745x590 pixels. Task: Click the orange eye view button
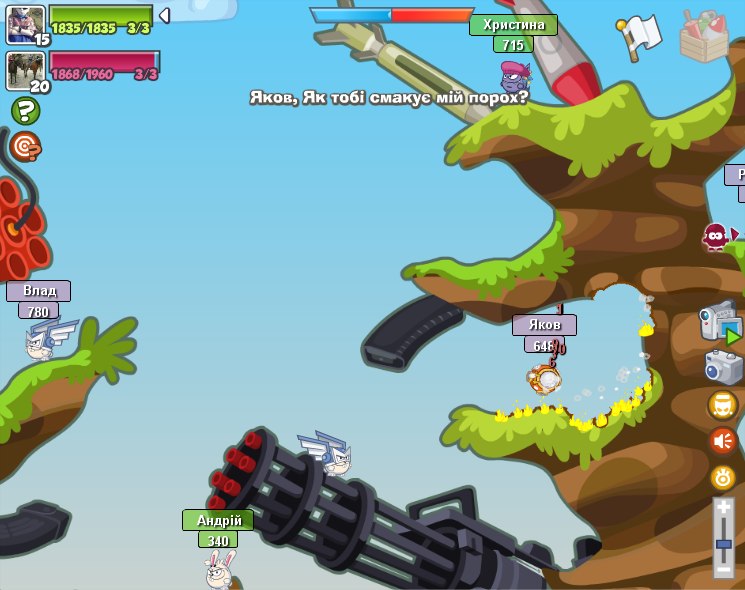(723, 477)
